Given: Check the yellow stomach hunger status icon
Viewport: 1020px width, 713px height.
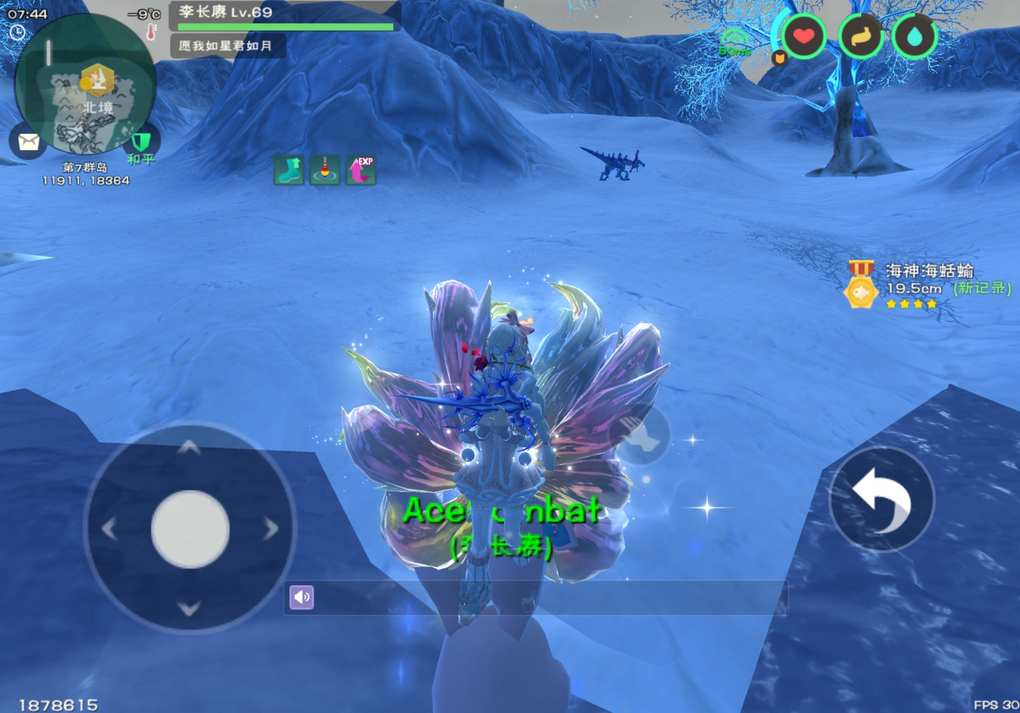Looking at the screenshot, I should (x=860, y=38).
